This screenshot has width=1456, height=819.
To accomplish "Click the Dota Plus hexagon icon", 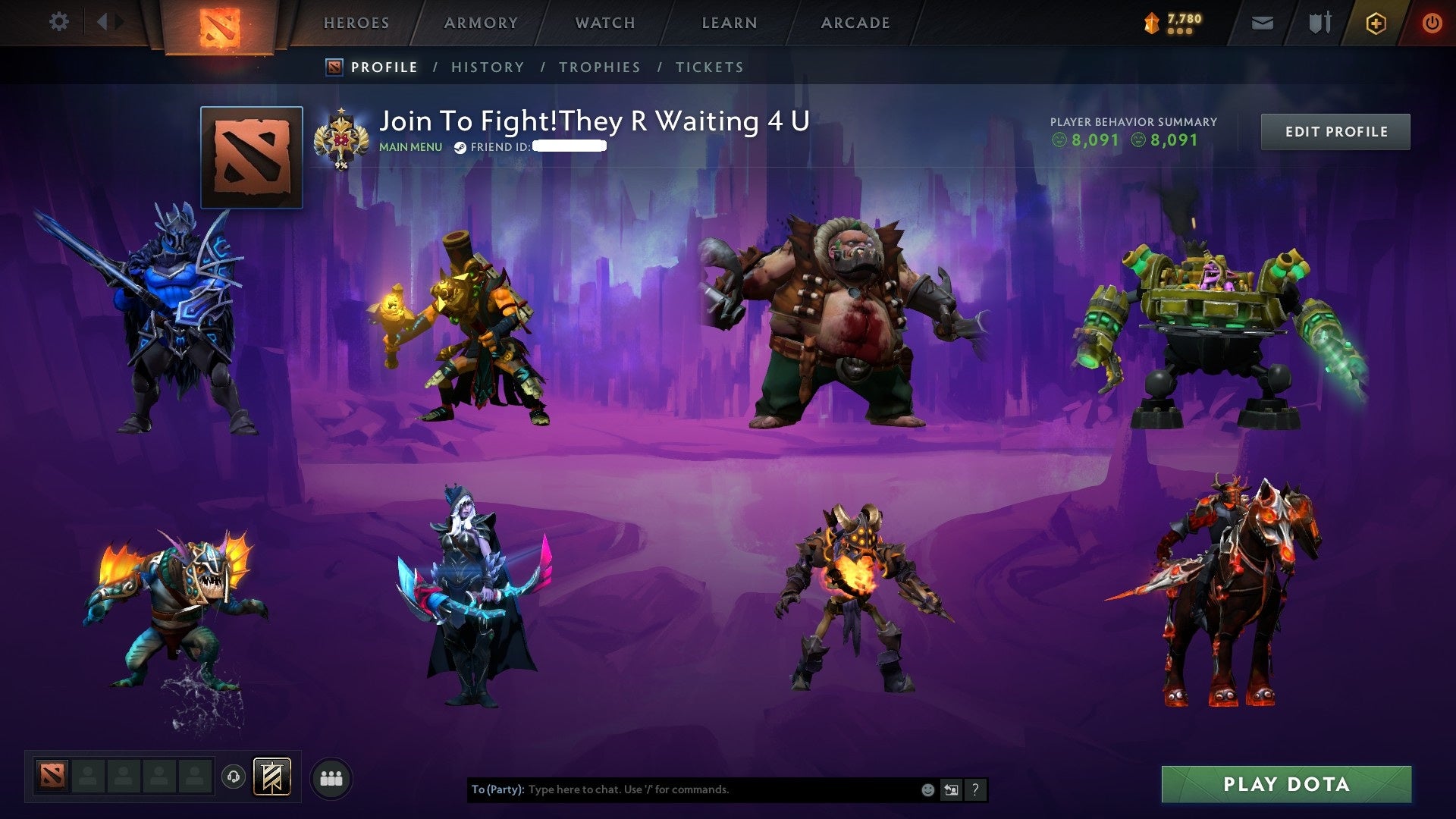I will (x=1378, y=22).
